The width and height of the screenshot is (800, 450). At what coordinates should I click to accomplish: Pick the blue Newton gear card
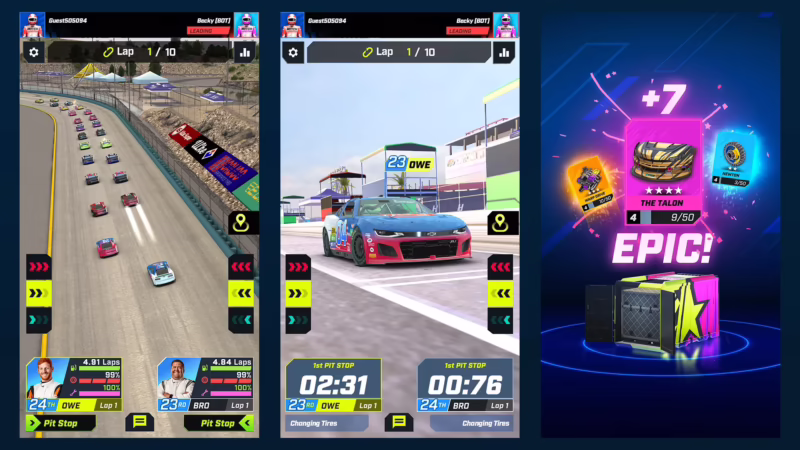pos(733,161)
